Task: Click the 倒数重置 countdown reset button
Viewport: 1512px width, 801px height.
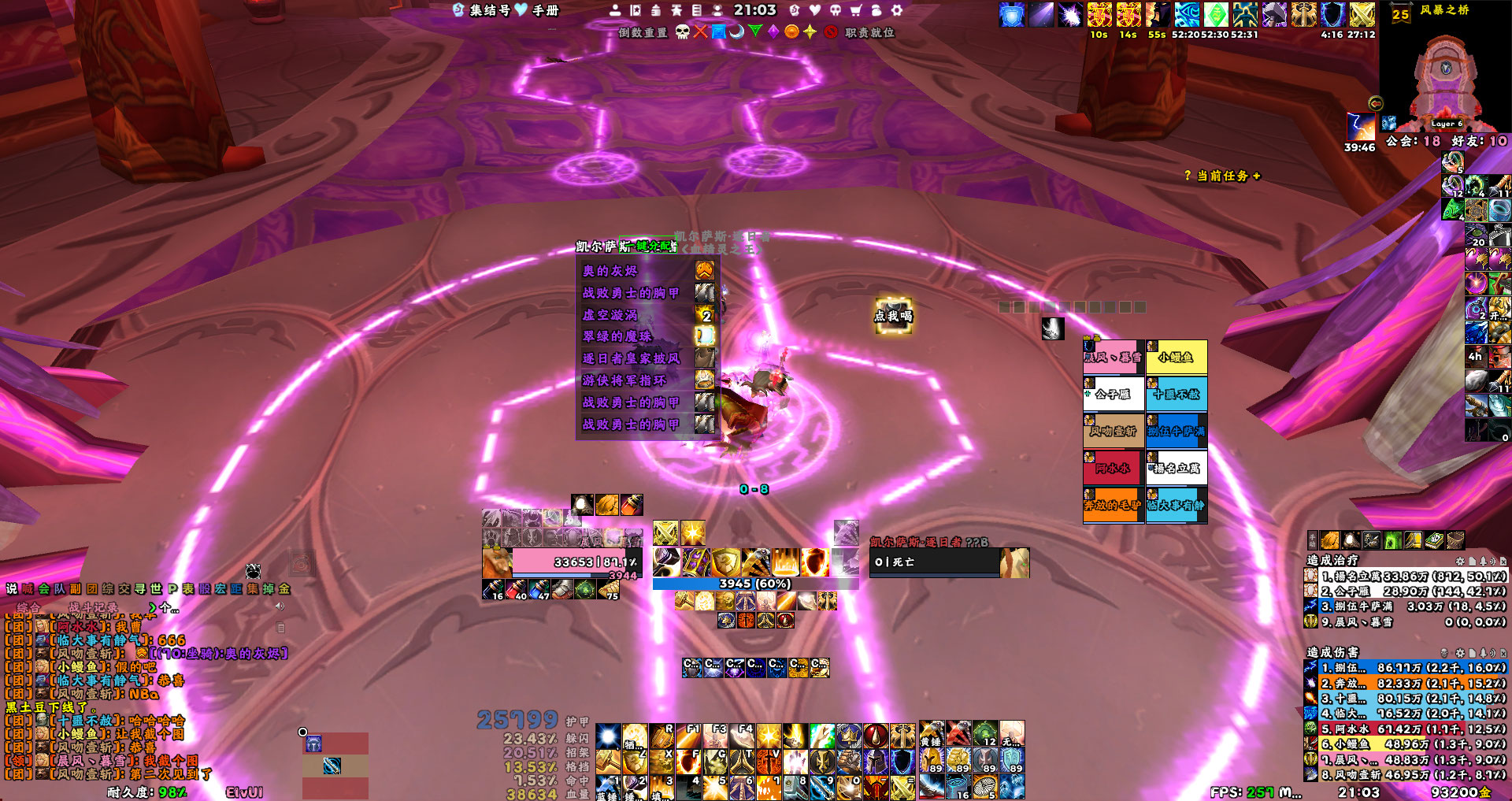Action: (x=643, y=32)
